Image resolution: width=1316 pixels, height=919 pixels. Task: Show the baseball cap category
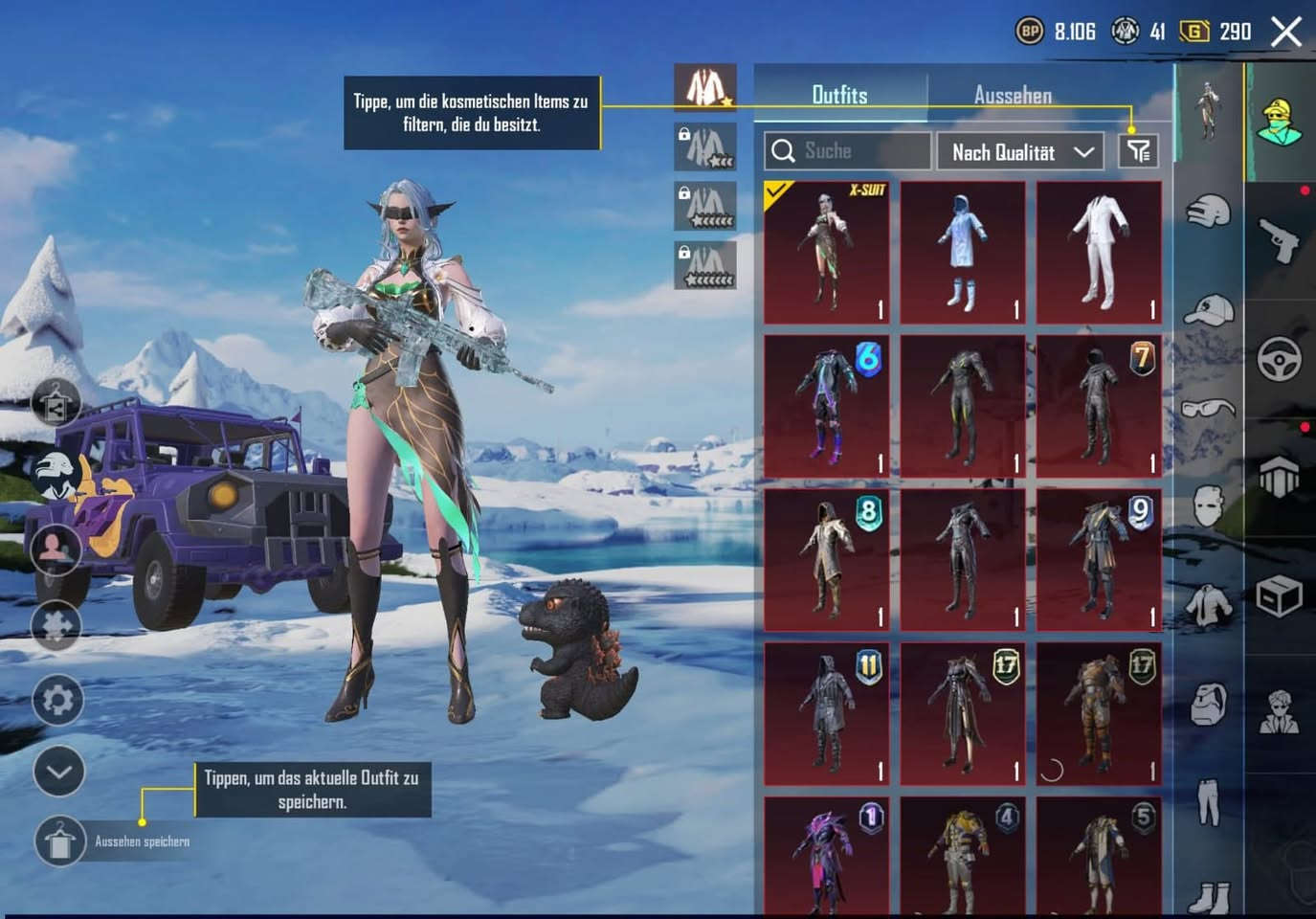[1209, 311]
